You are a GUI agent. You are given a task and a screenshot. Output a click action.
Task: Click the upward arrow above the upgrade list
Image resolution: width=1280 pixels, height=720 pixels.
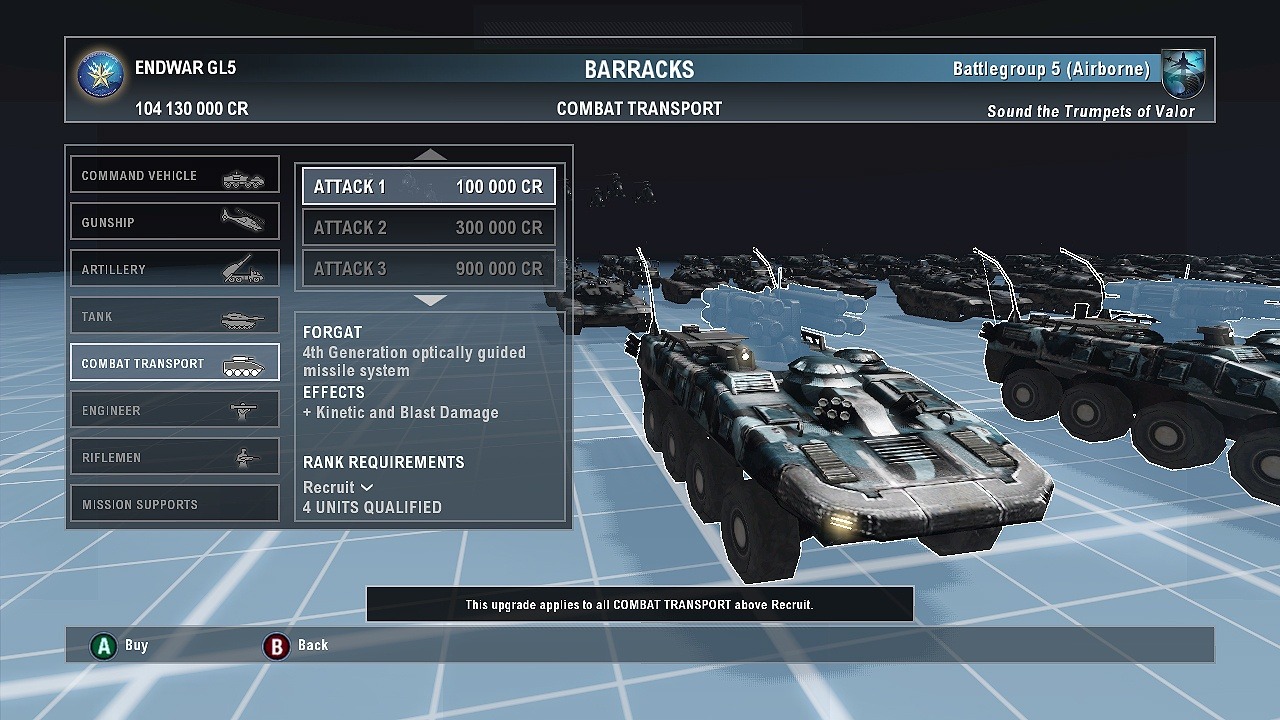point(430,155)
